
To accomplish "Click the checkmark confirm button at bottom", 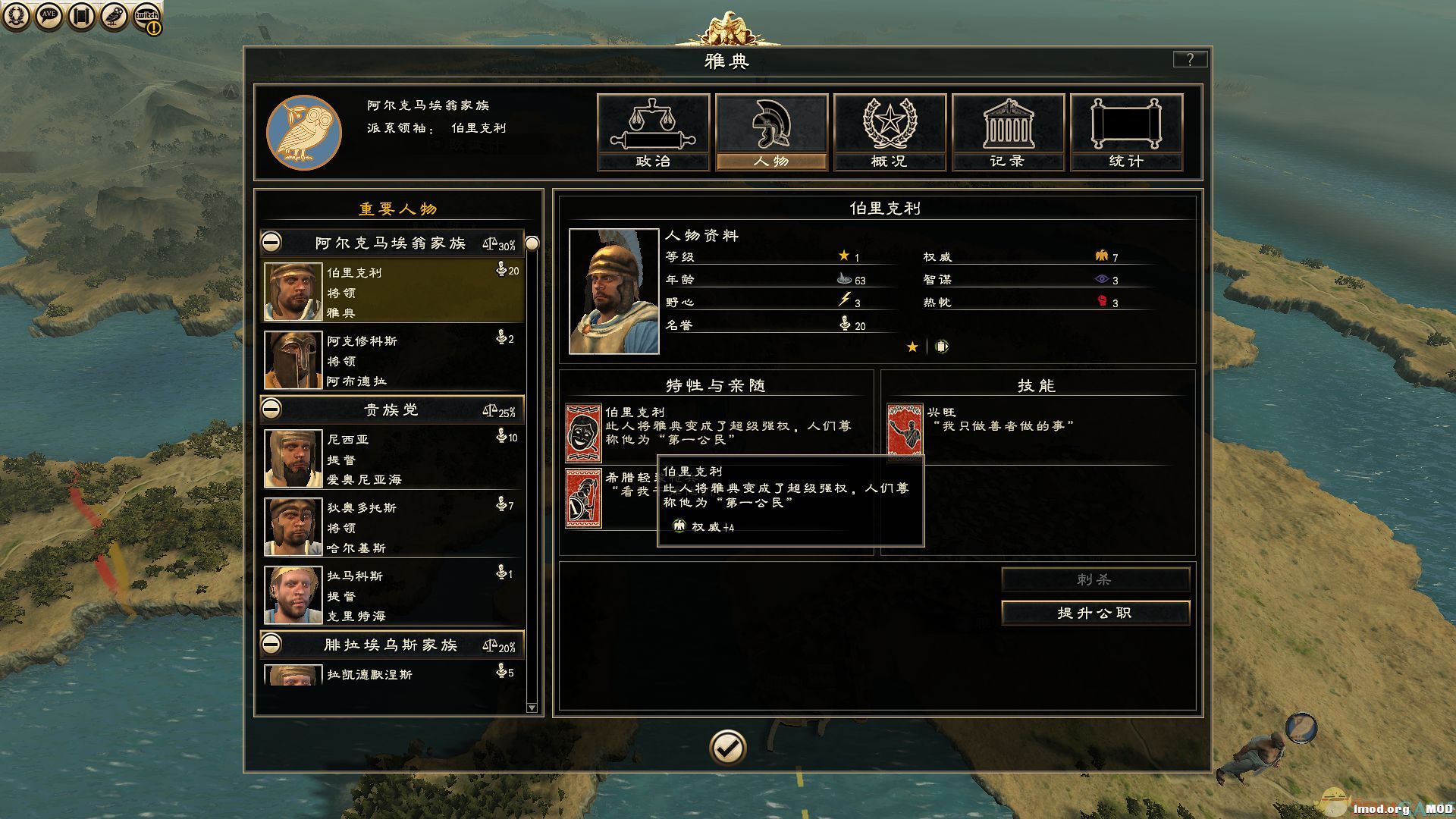I will pyautogui.click(x=727, y=748).
